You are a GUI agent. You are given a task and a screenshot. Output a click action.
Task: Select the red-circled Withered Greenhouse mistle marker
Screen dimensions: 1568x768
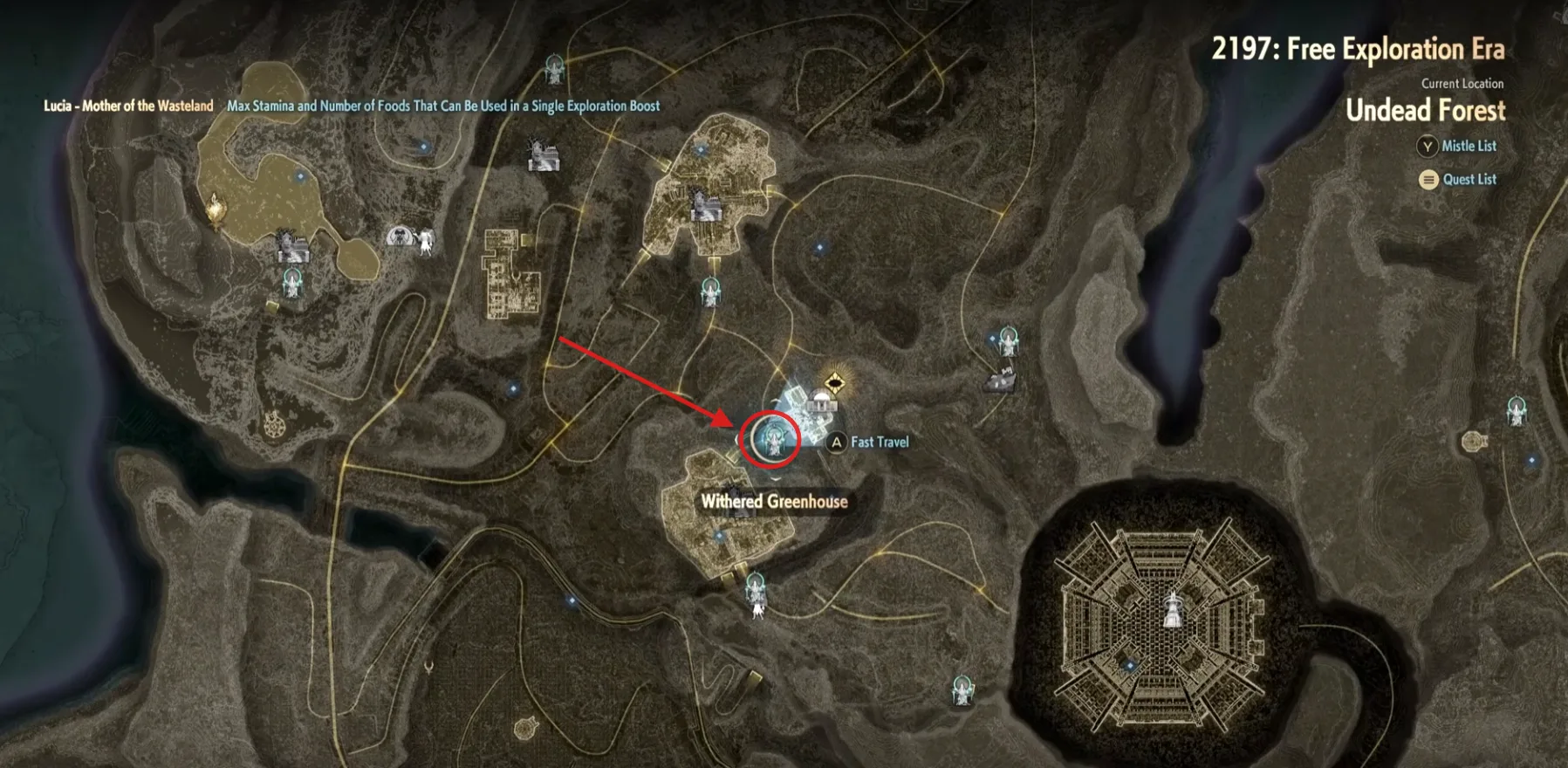[770, 439]
